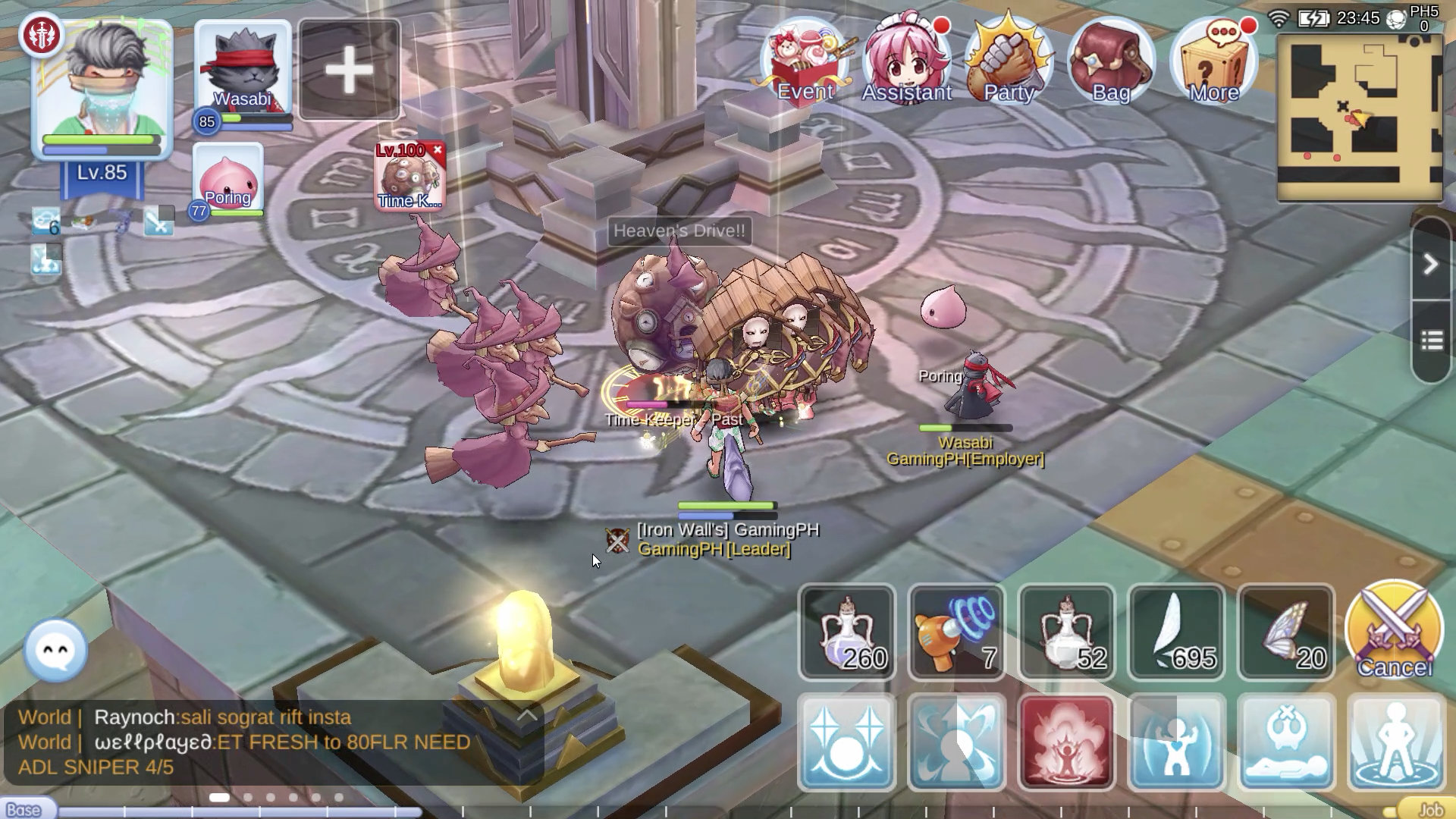Image resolution: width=1456 pixels, height=819 pixels.
Task: Cancel auto attack
Action: 1394,629
